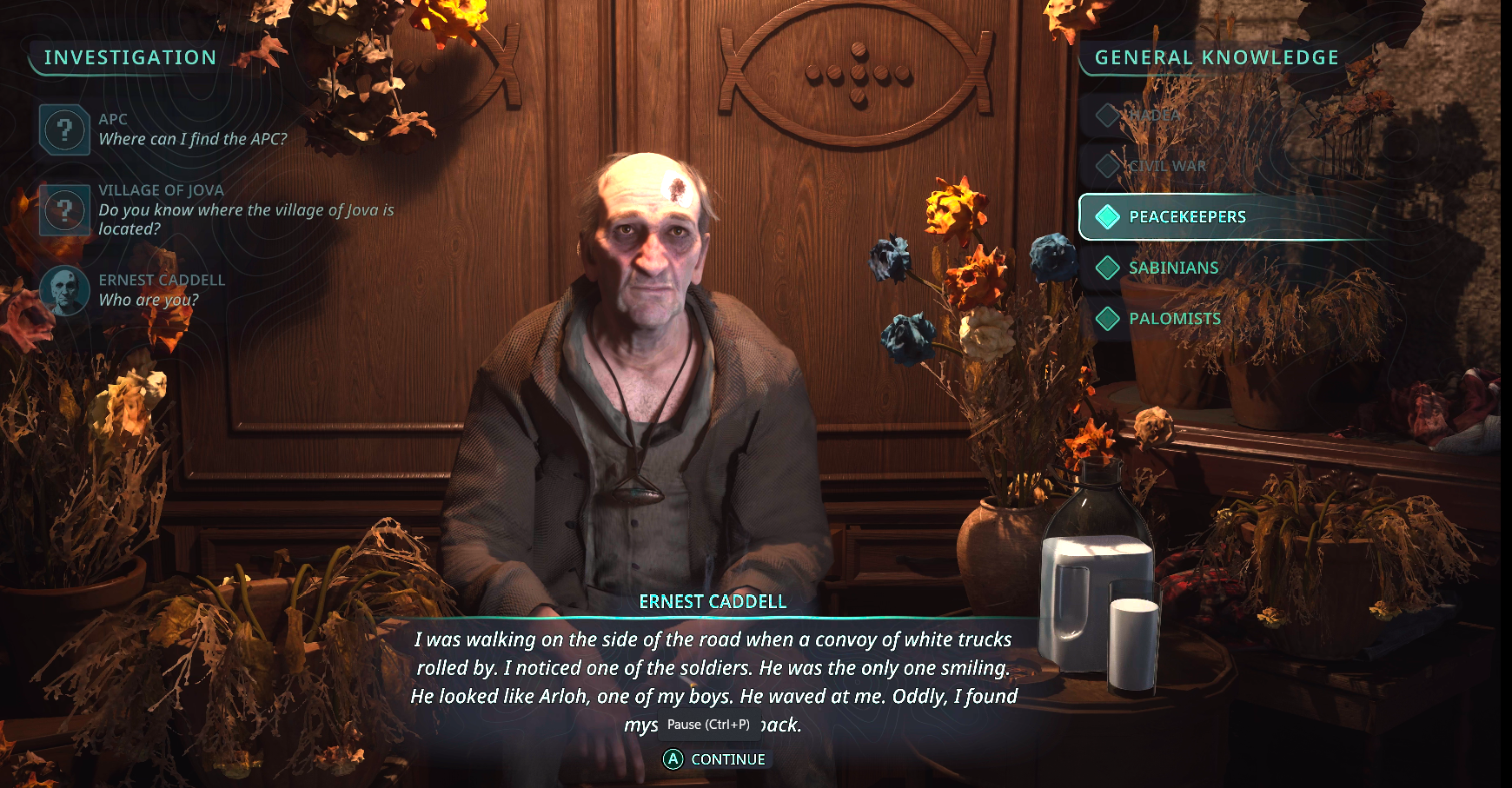Click the diamond icon next to CIVIL WAR
This screenshot has height=788, width=1512.
point(1107,166)
